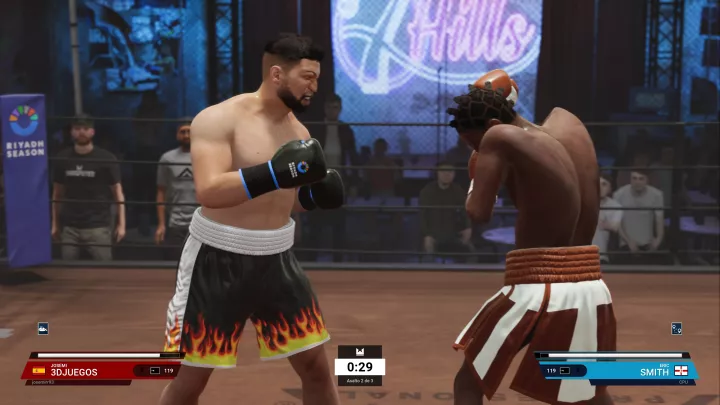Click the Spanish flag beside 3DJUEGOS
Image resolution: width=720 pixels, height=405 pixels.
point(39,371)
